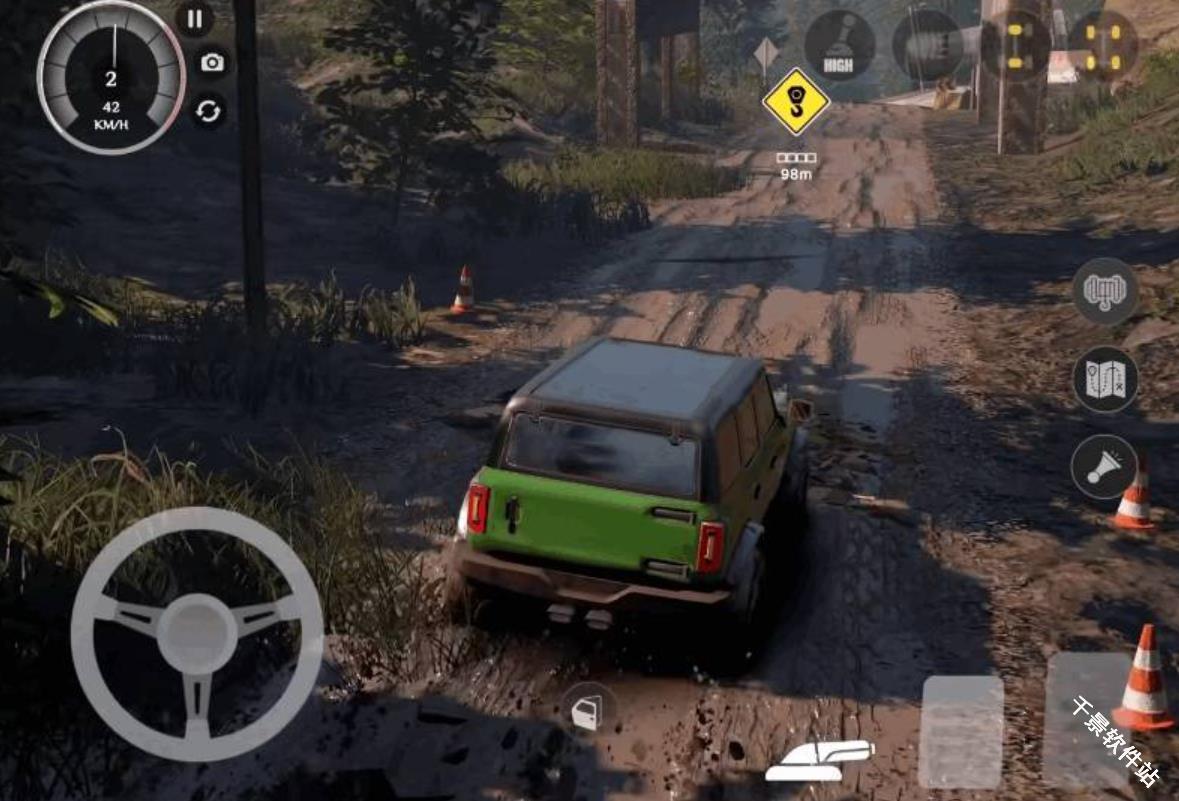Activate the winch button
This screenshot has width=1179, height=801.
tap(1104, 291)
